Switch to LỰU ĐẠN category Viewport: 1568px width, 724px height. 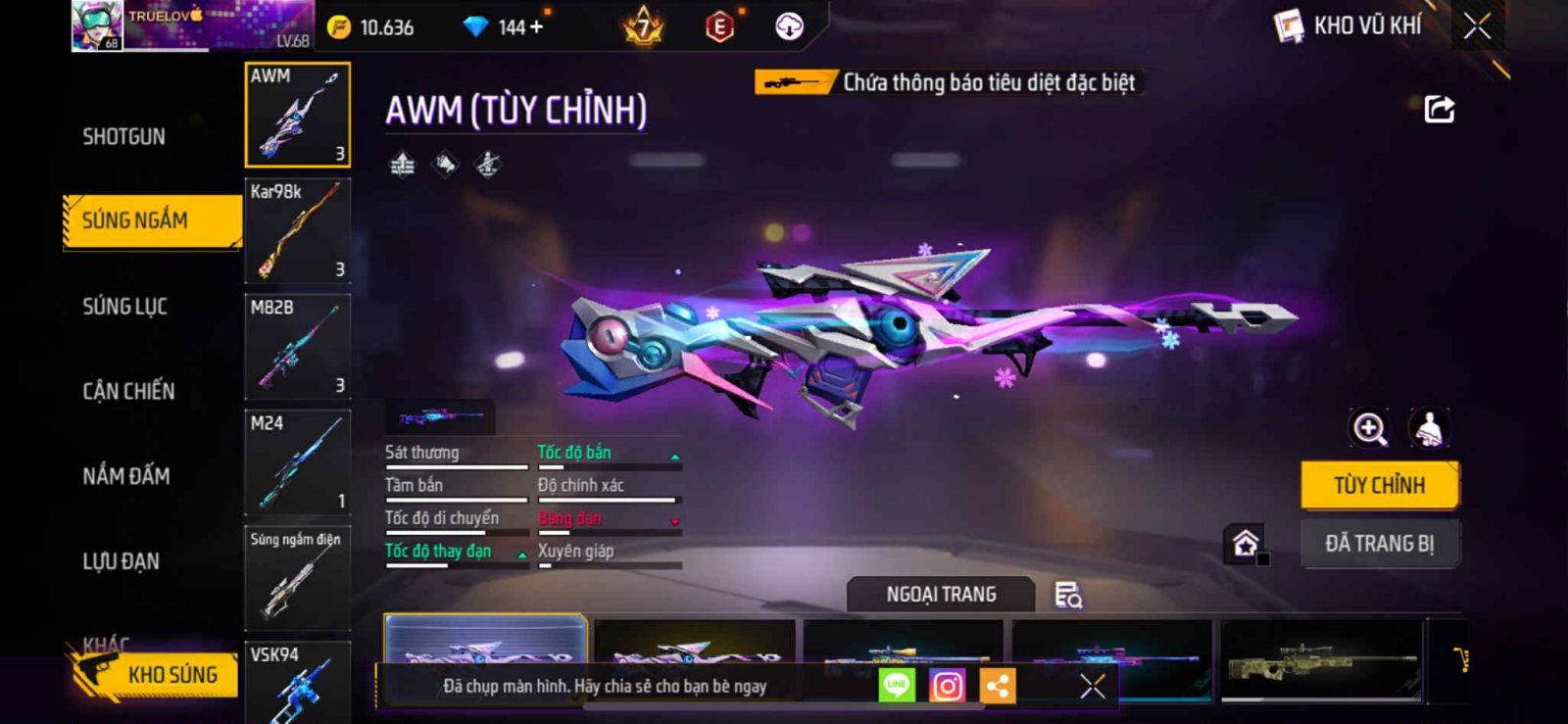pos(121,561)
